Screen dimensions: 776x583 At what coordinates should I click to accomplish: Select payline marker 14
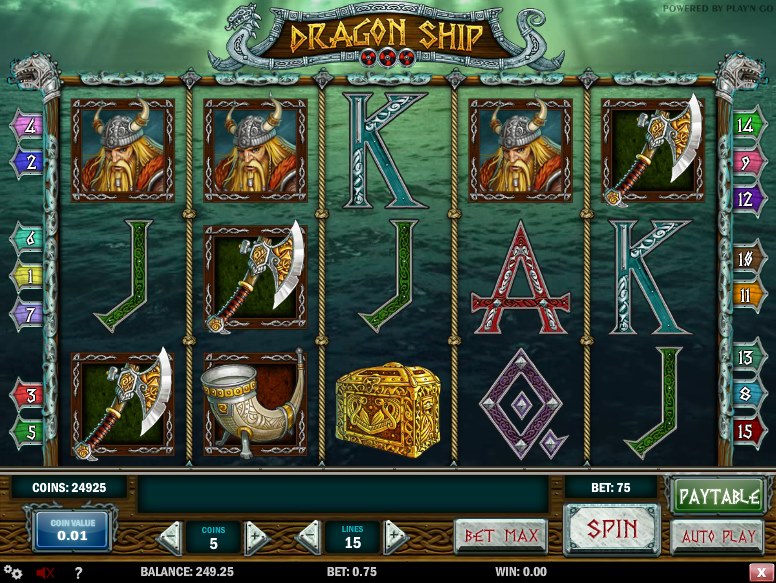click(x=745, y=126)
